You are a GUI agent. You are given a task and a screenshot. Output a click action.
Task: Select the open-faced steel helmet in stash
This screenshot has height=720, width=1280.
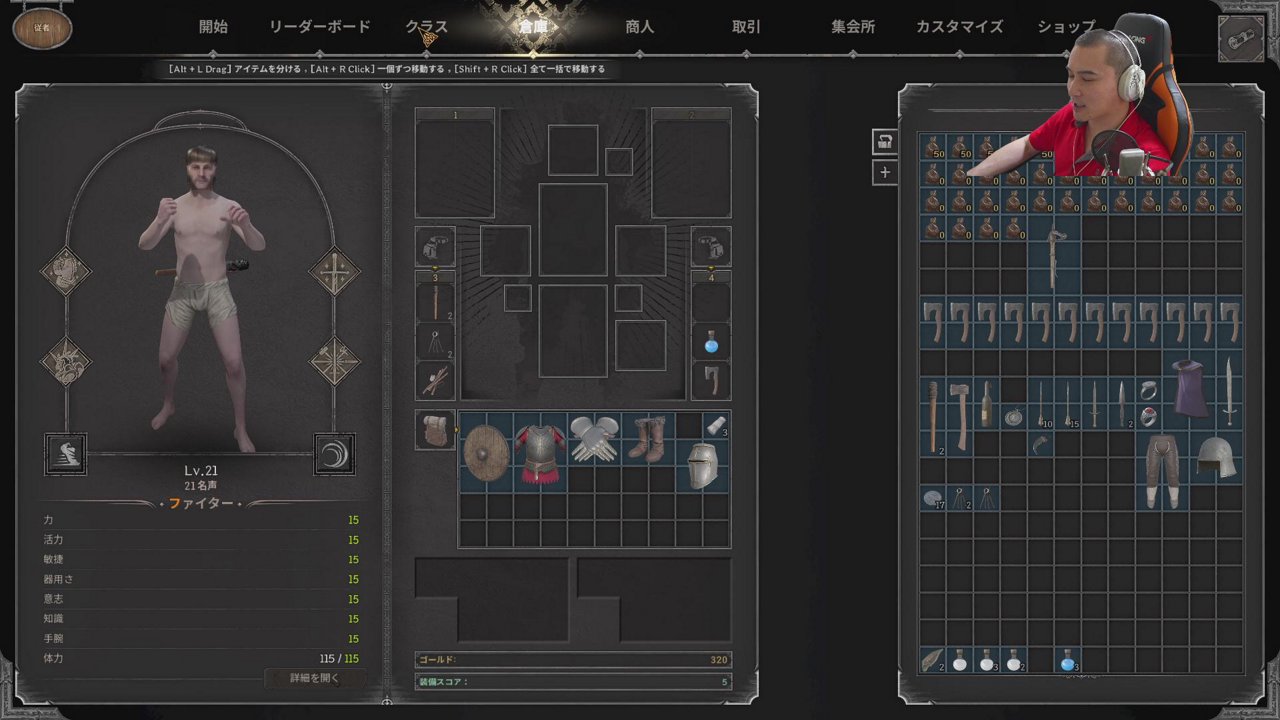[1216, 457]
